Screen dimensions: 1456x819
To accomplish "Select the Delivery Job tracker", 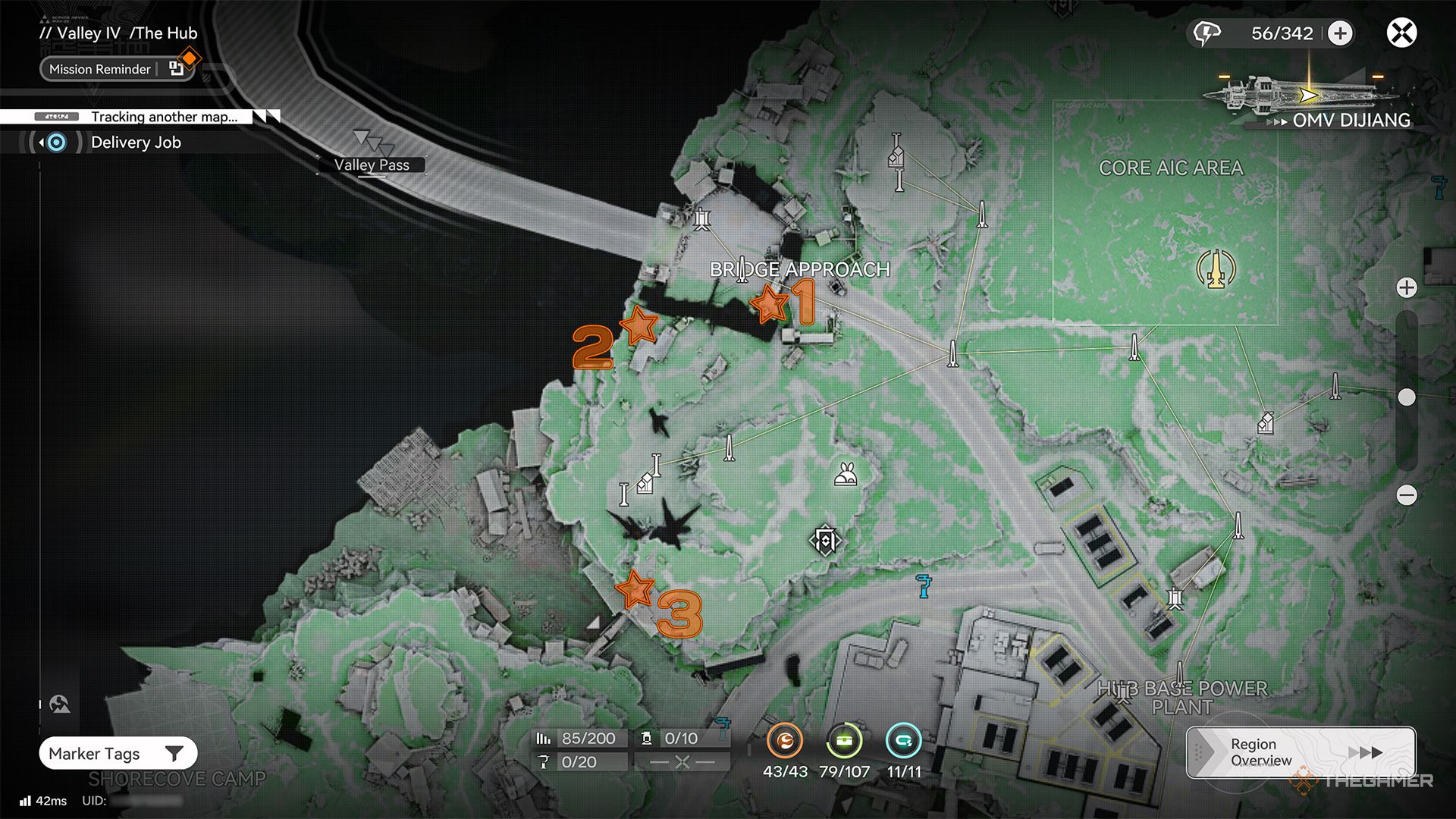I will coord(135,143).
